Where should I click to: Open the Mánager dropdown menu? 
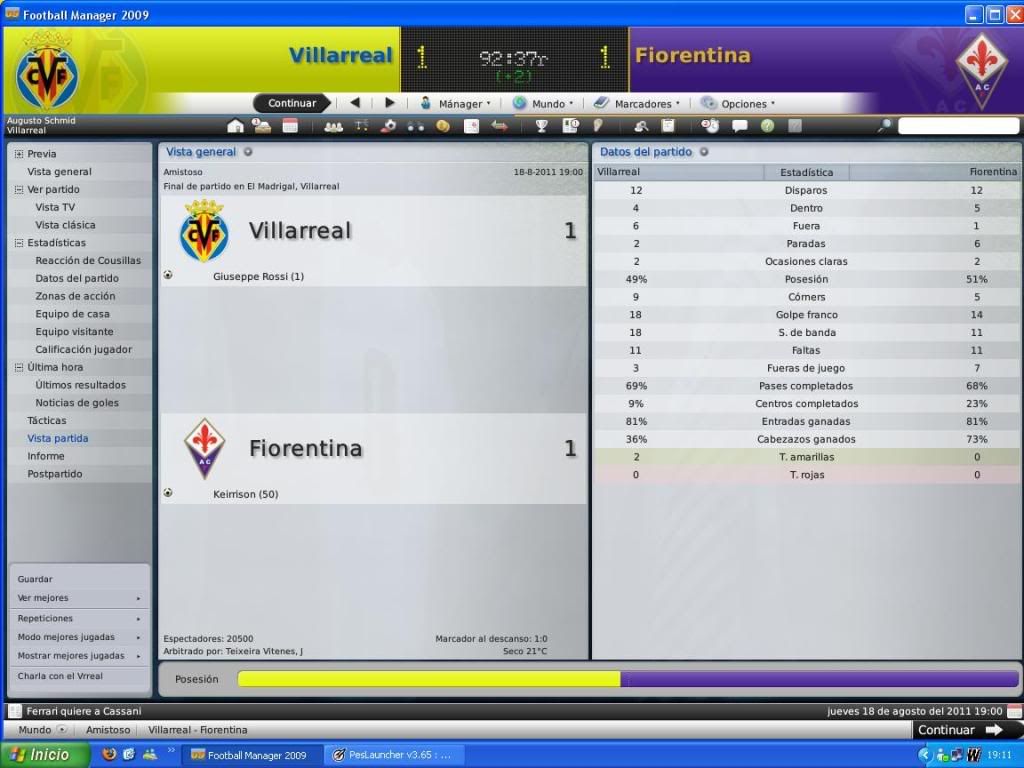click(455, 103)
